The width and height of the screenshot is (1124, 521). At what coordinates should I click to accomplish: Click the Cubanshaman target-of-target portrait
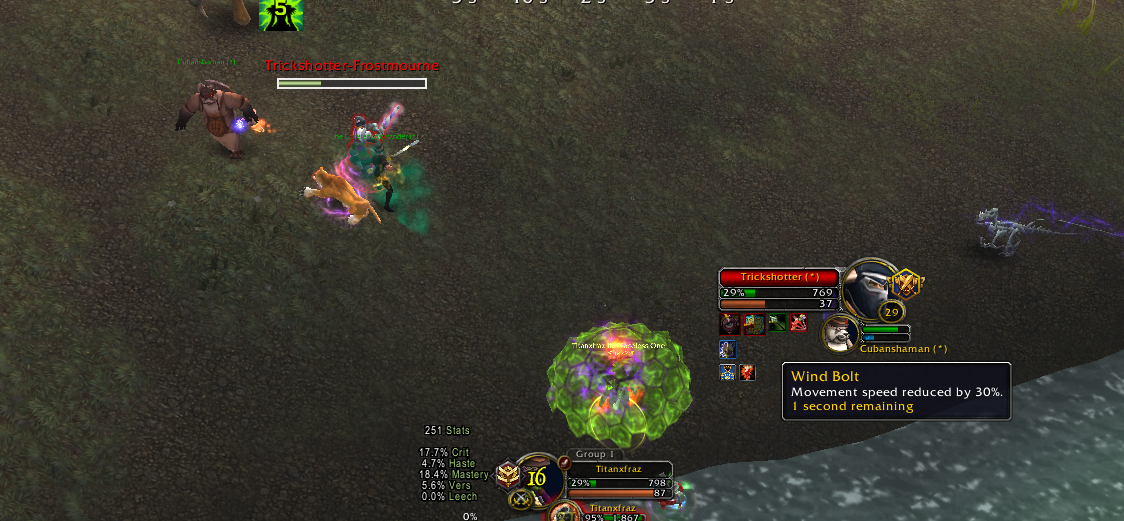[838, 333]
